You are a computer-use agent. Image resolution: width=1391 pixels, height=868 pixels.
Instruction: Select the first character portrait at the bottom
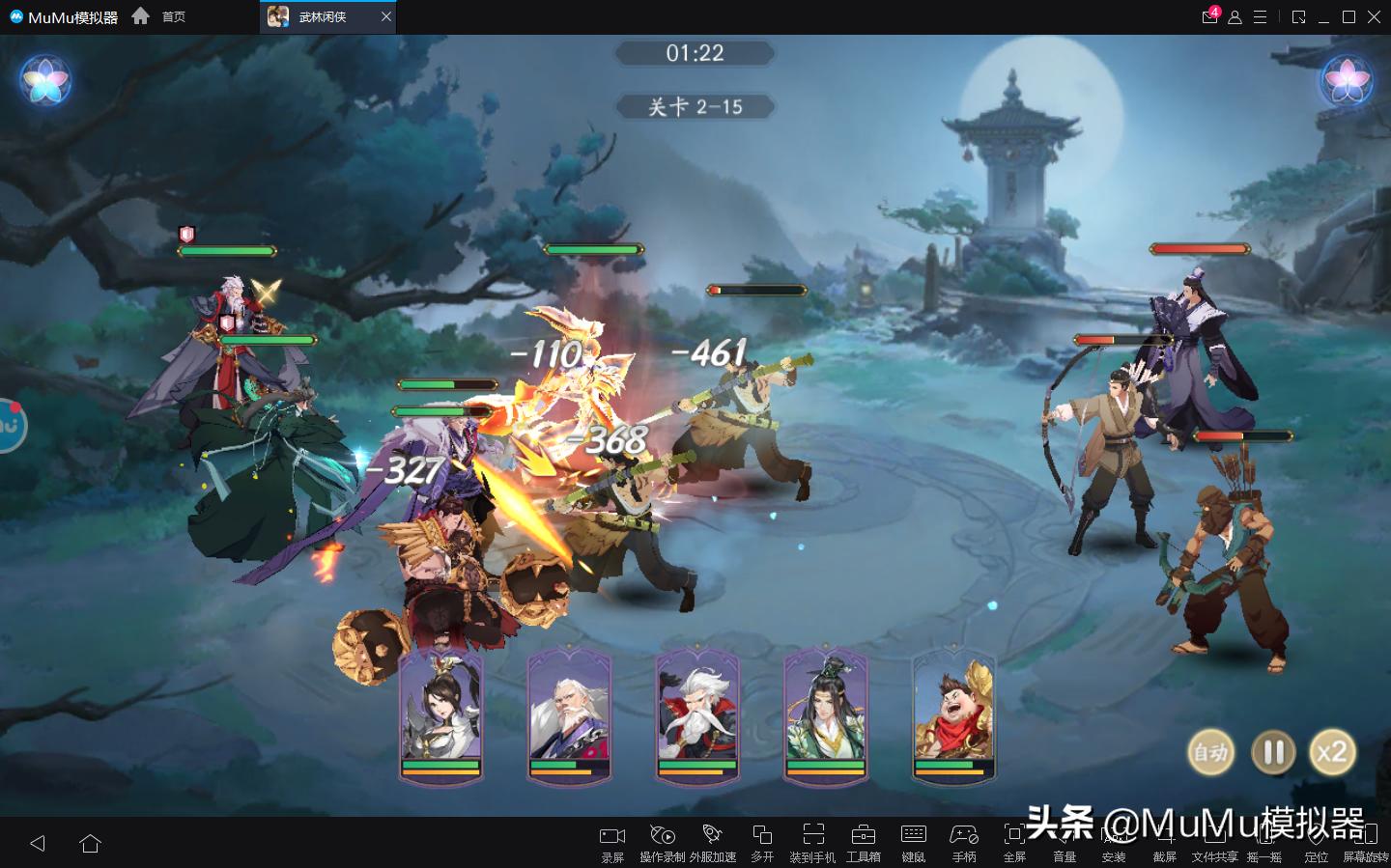tap(440, 719)
